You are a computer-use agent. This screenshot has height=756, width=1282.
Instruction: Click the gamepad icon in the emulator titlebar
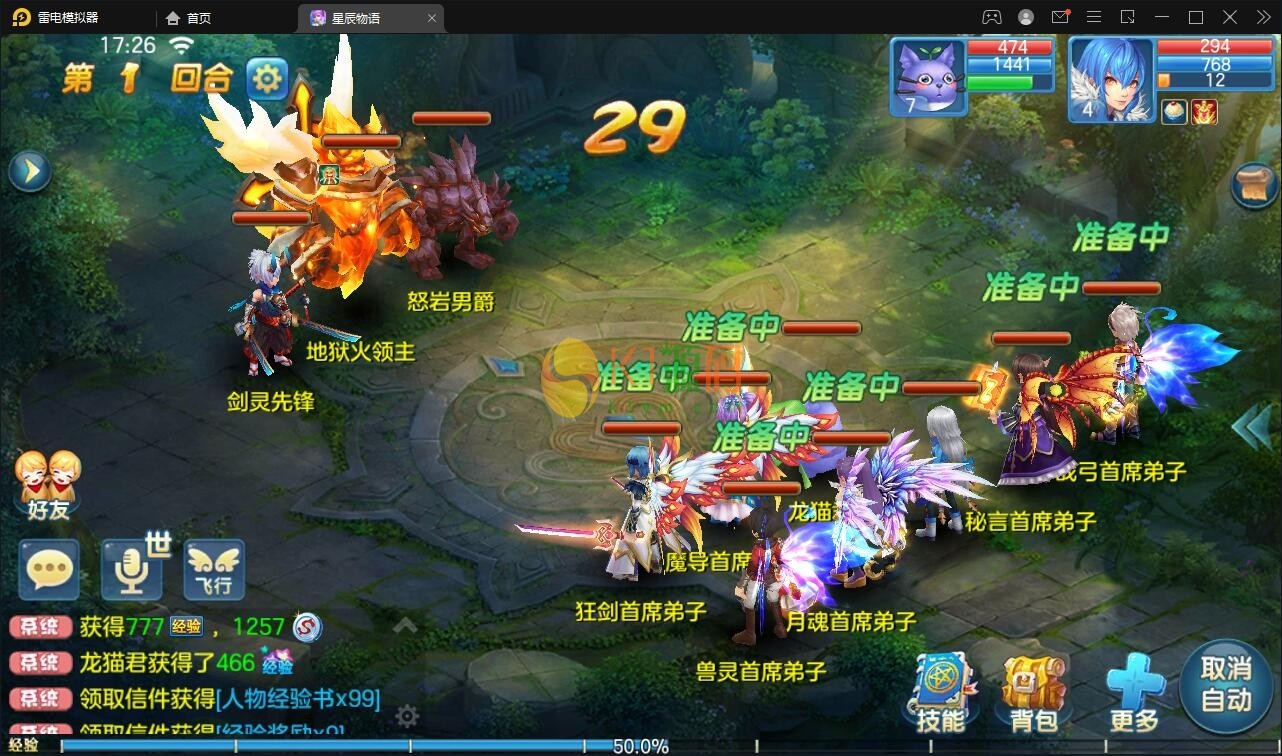click(992, 17)
